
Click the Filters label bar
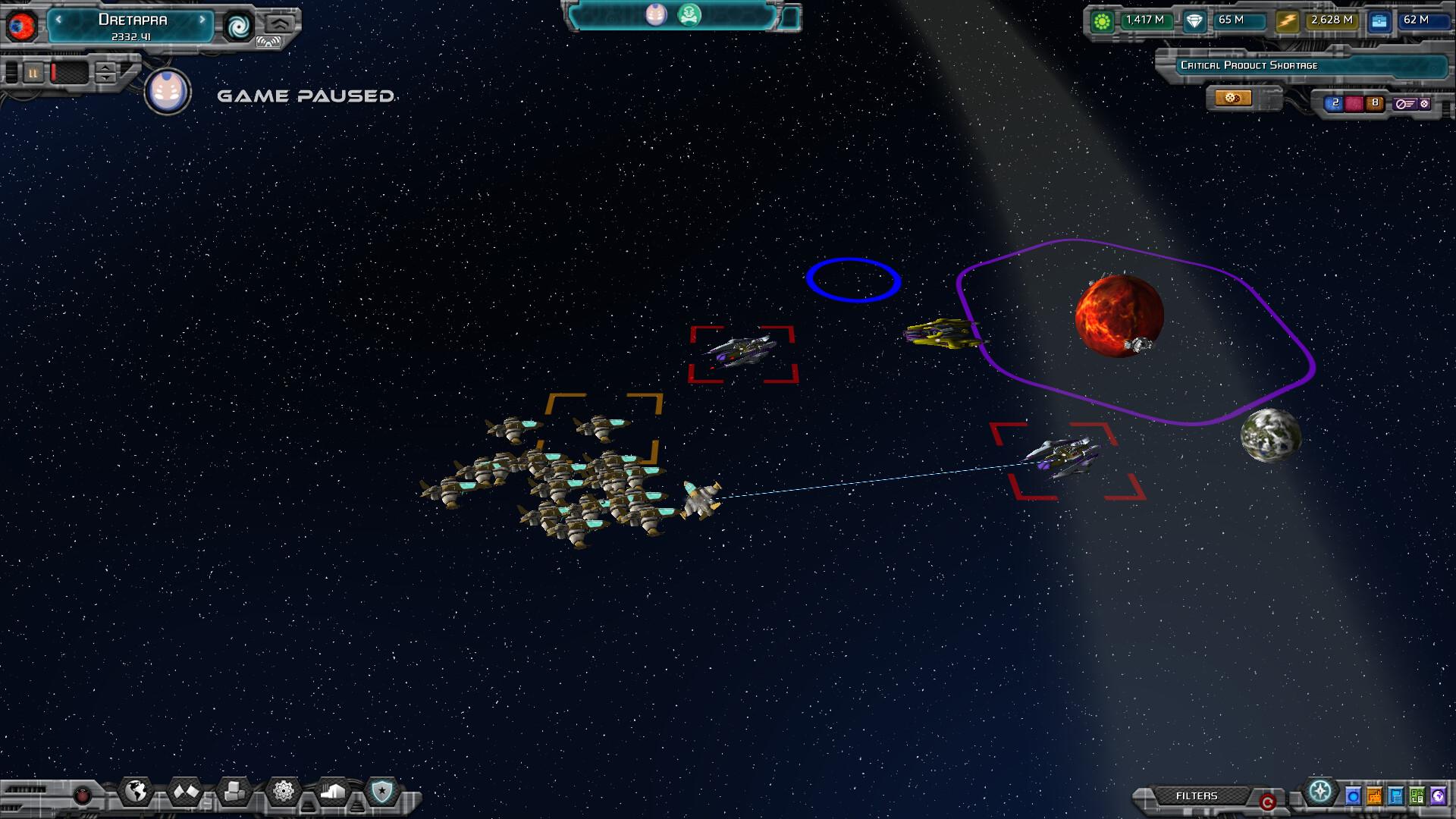pyautogui.click(x=1197, y=795)
